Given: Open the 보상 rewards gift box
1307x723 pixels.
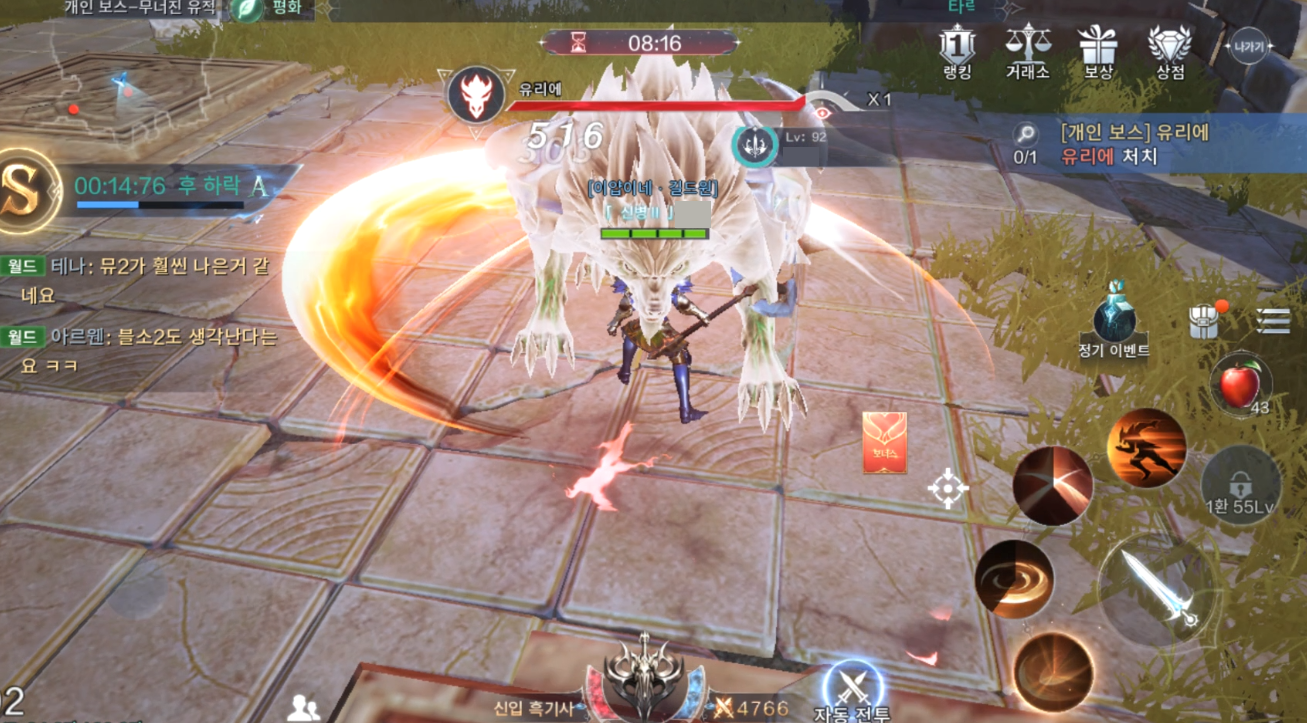Looking at the screenshot, I should (1097, 51).
